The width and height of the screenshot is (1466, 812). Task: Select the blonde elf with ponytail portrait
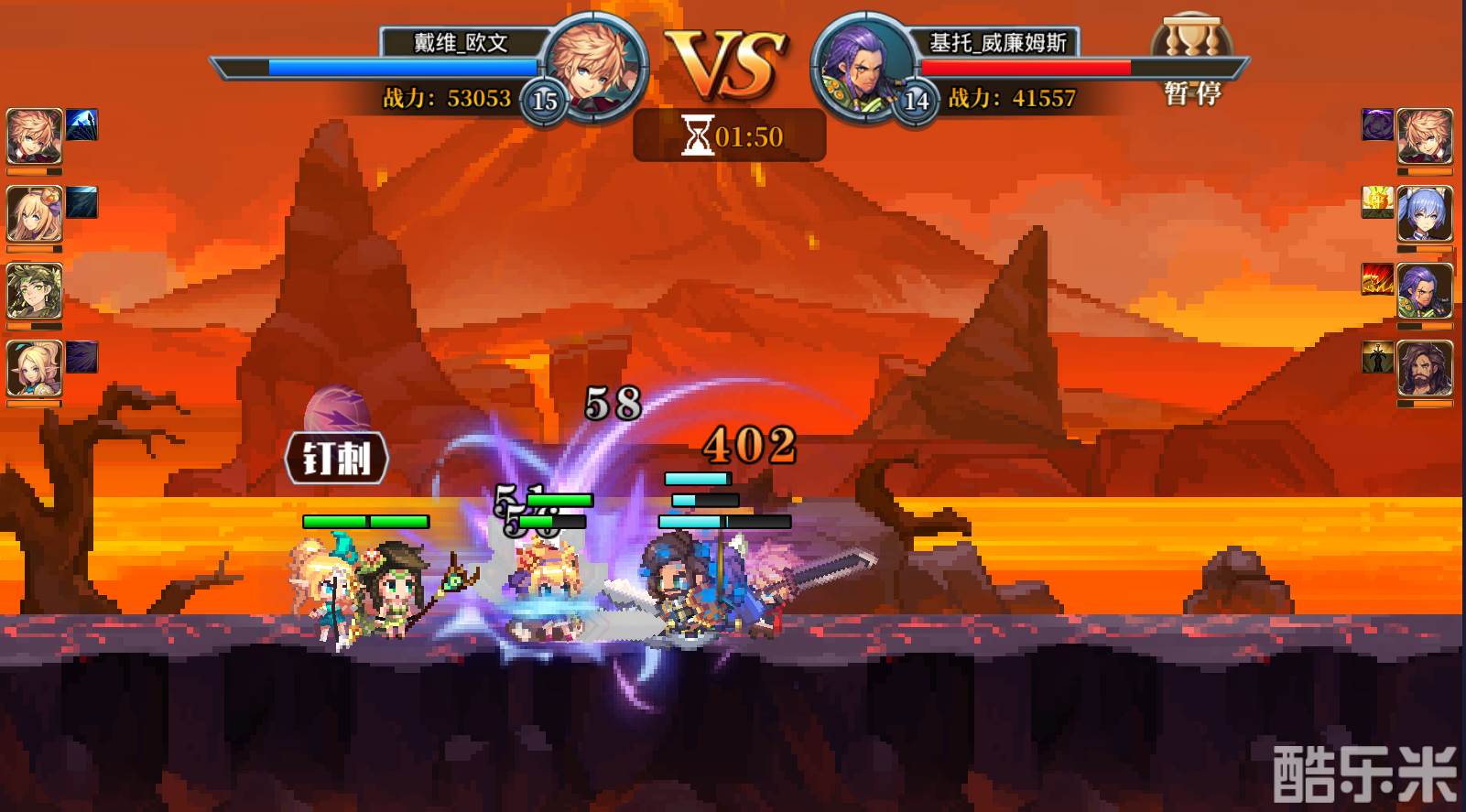tap(35, 368)
